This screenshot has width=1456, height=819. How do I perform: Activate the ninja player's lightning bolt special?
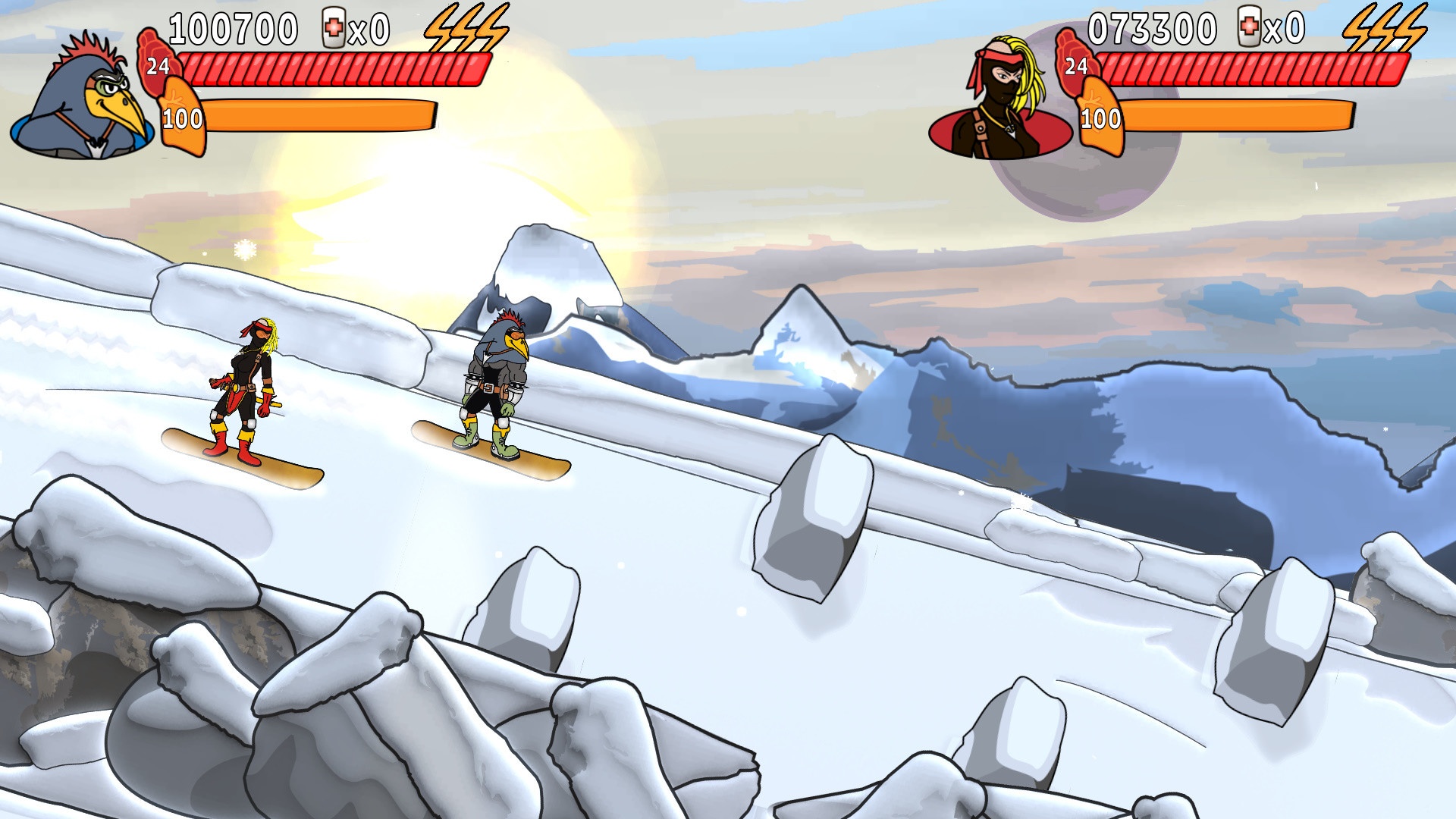1383,29
